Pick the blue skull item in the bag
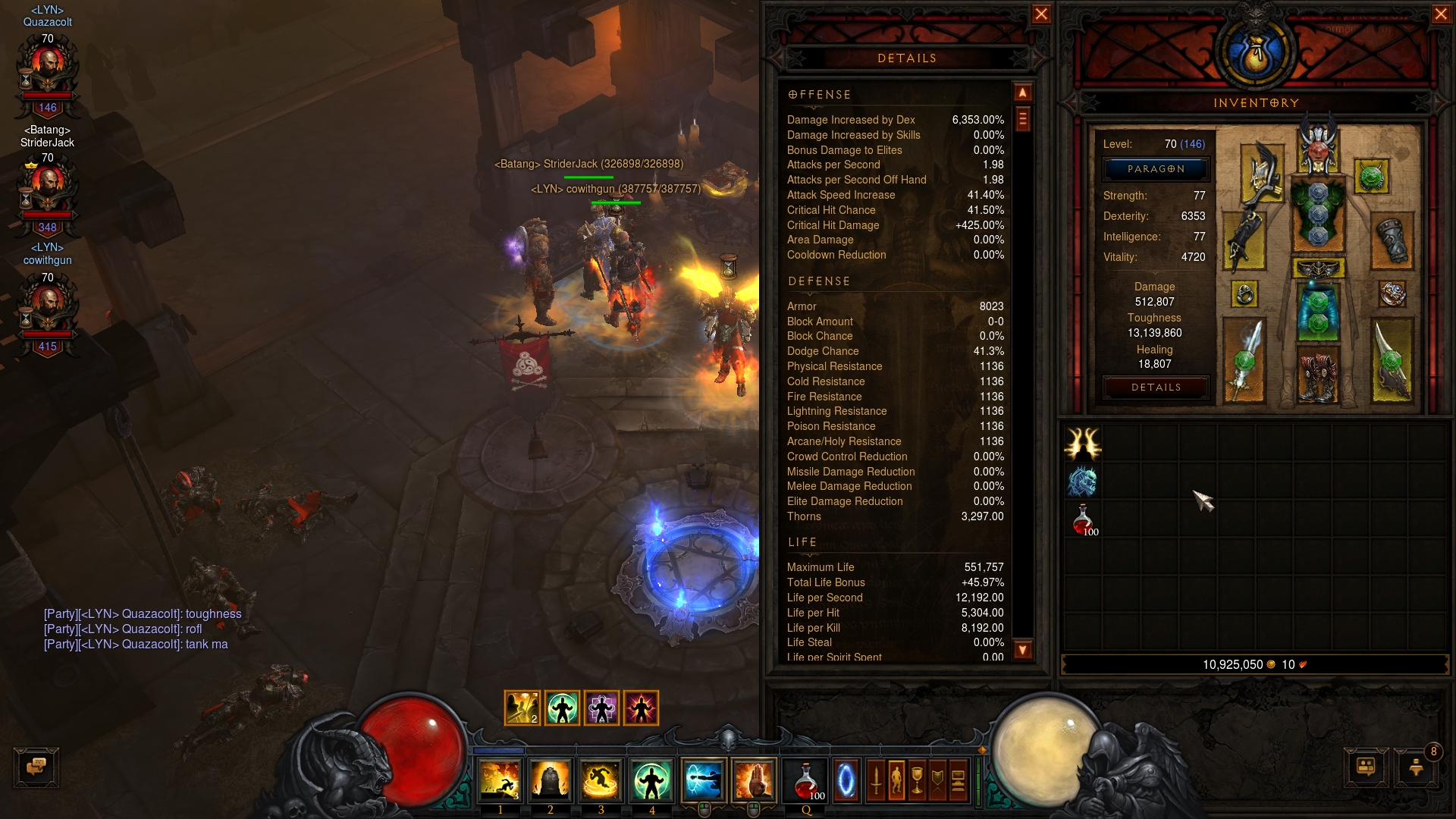The height and width of the screenshot is (819, 1456). click(1083, 482)
